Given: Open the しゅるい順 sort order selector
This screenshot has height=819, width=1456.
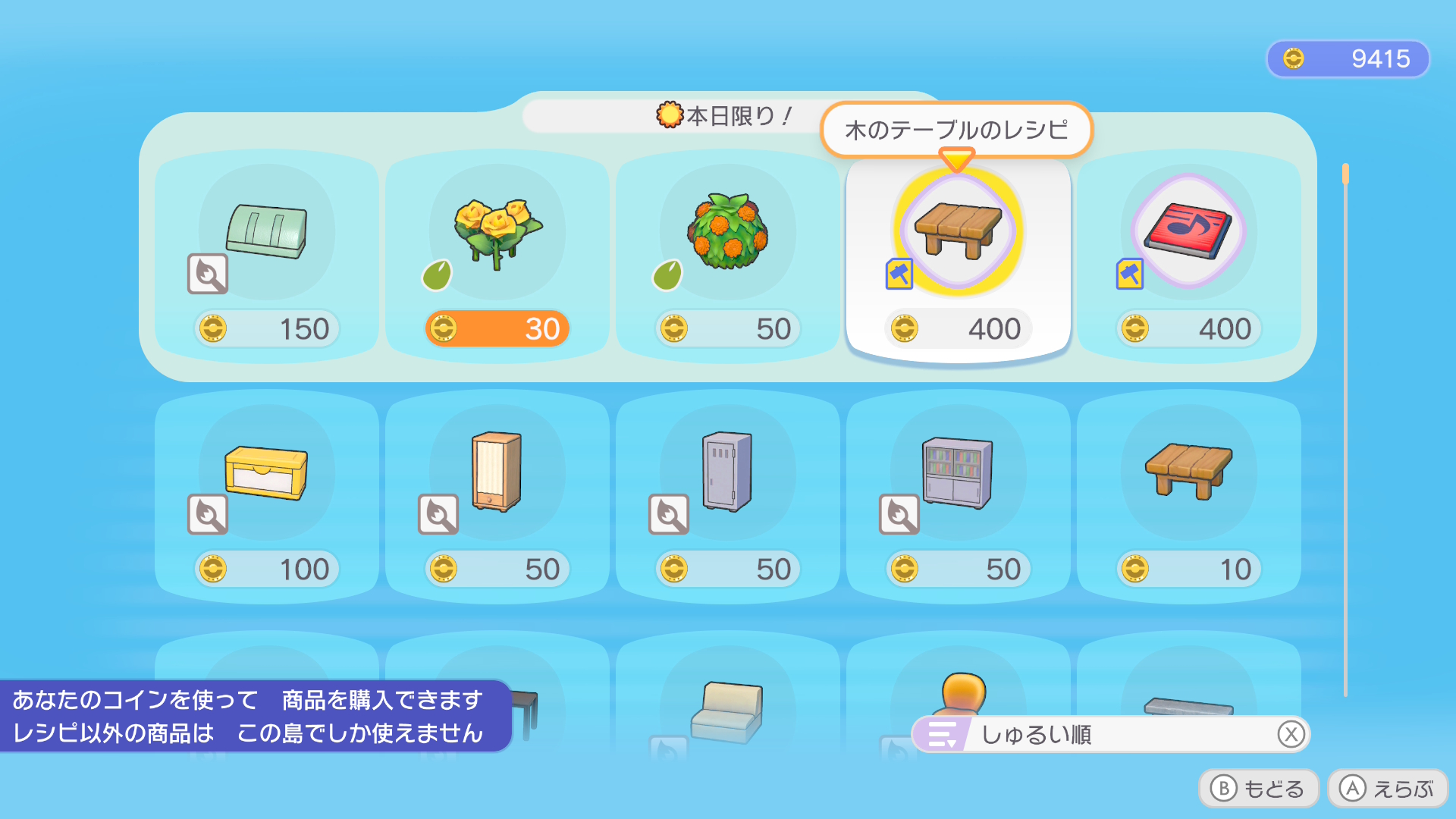Looking at the screenshot, I should pos(1110,734).
